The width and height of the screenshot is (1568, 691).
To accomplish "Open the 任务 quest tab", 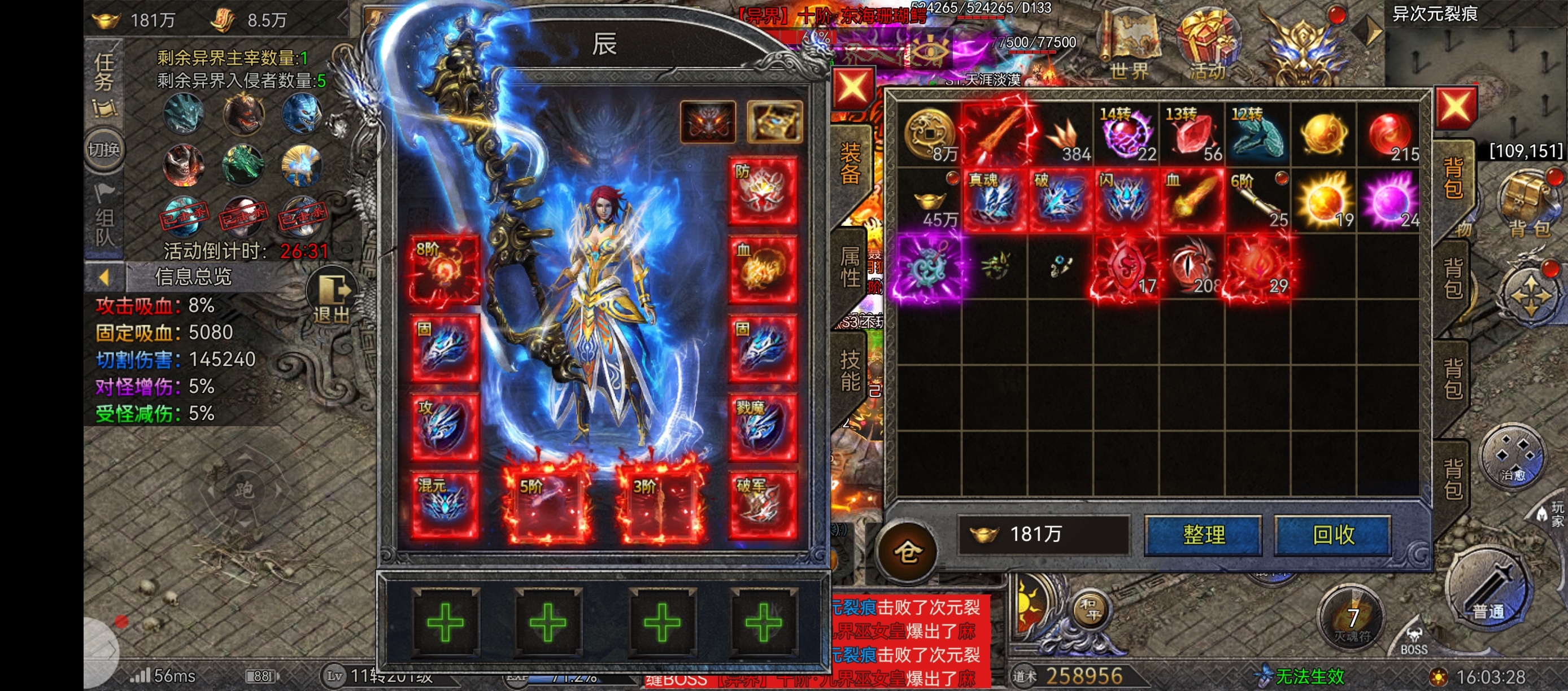I will (x=104, y=72).
